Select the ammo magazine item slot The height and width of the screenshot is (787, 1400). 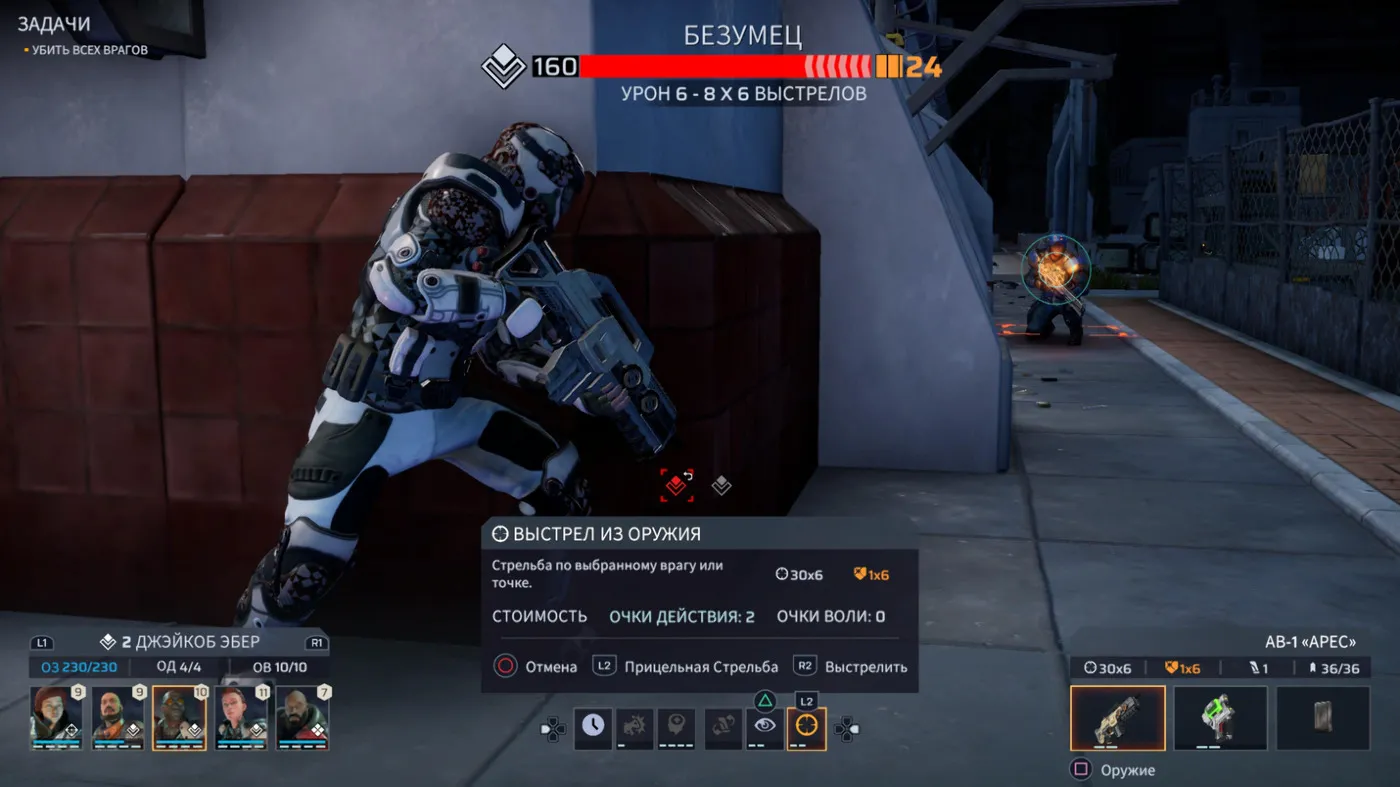tap(1323, 717)
